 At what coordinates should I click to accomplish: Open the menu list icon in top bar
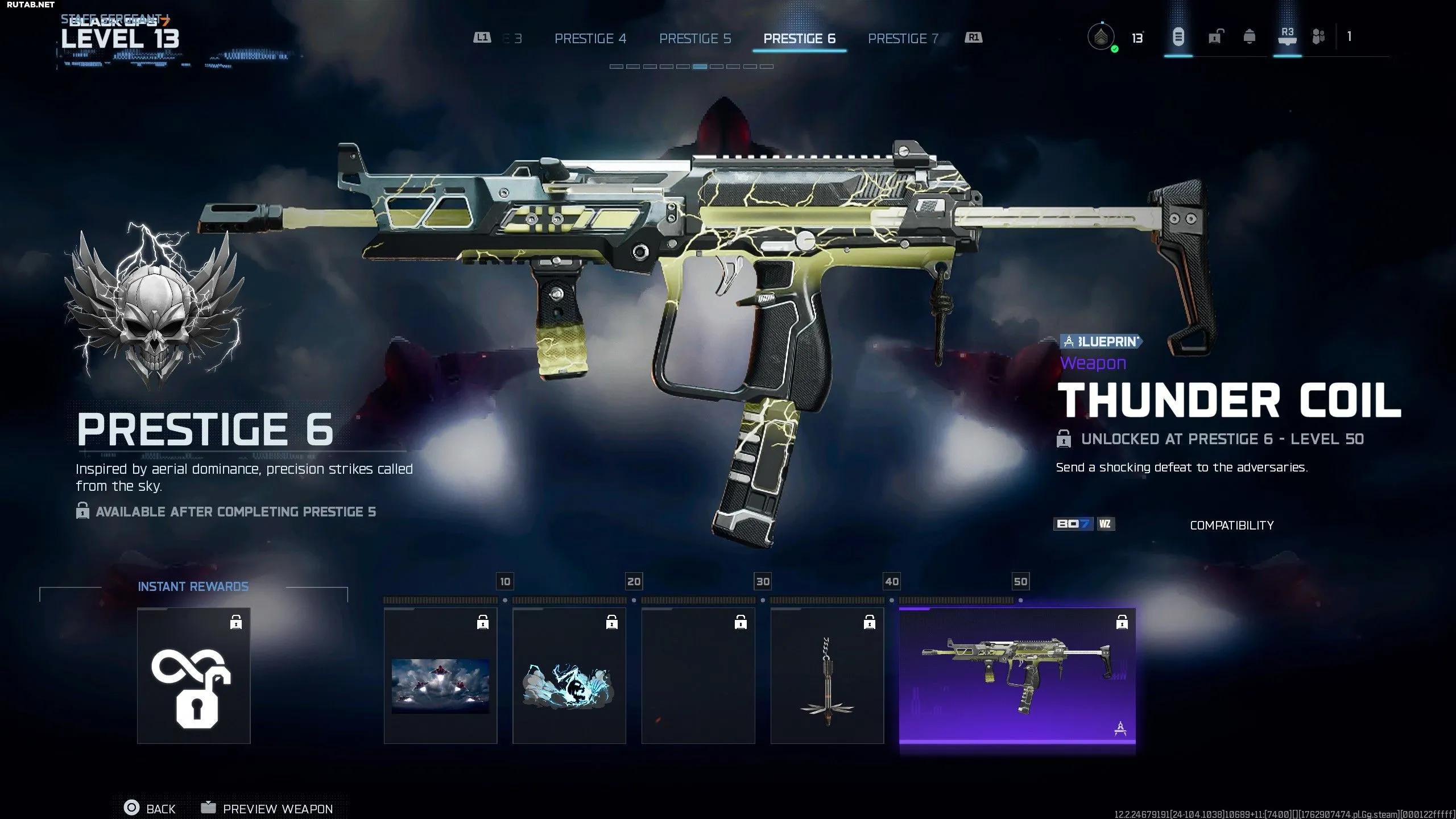point(1178,38)
